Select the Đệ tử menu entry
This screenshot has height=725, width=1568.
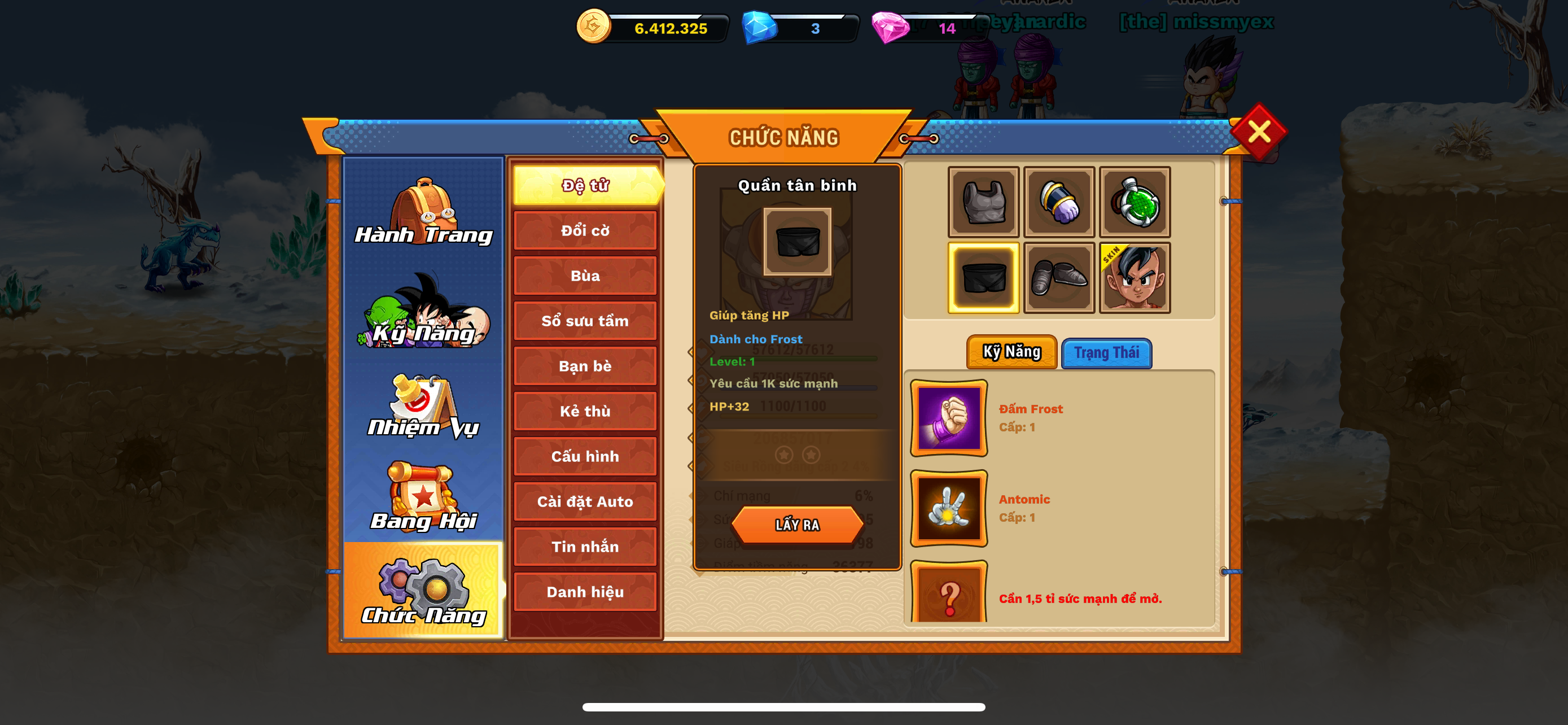click(585, 185)
